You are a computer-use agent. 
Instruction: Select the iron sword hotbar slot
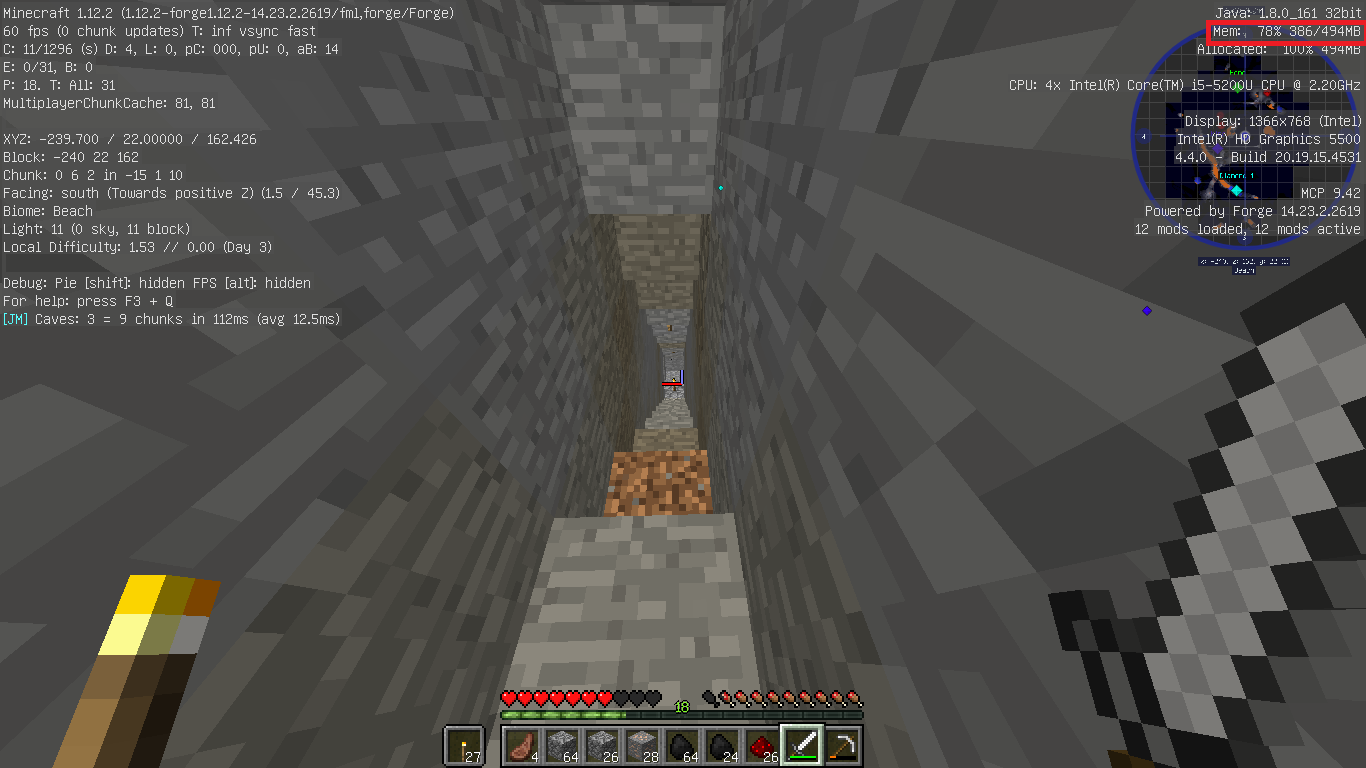(802, 745)
